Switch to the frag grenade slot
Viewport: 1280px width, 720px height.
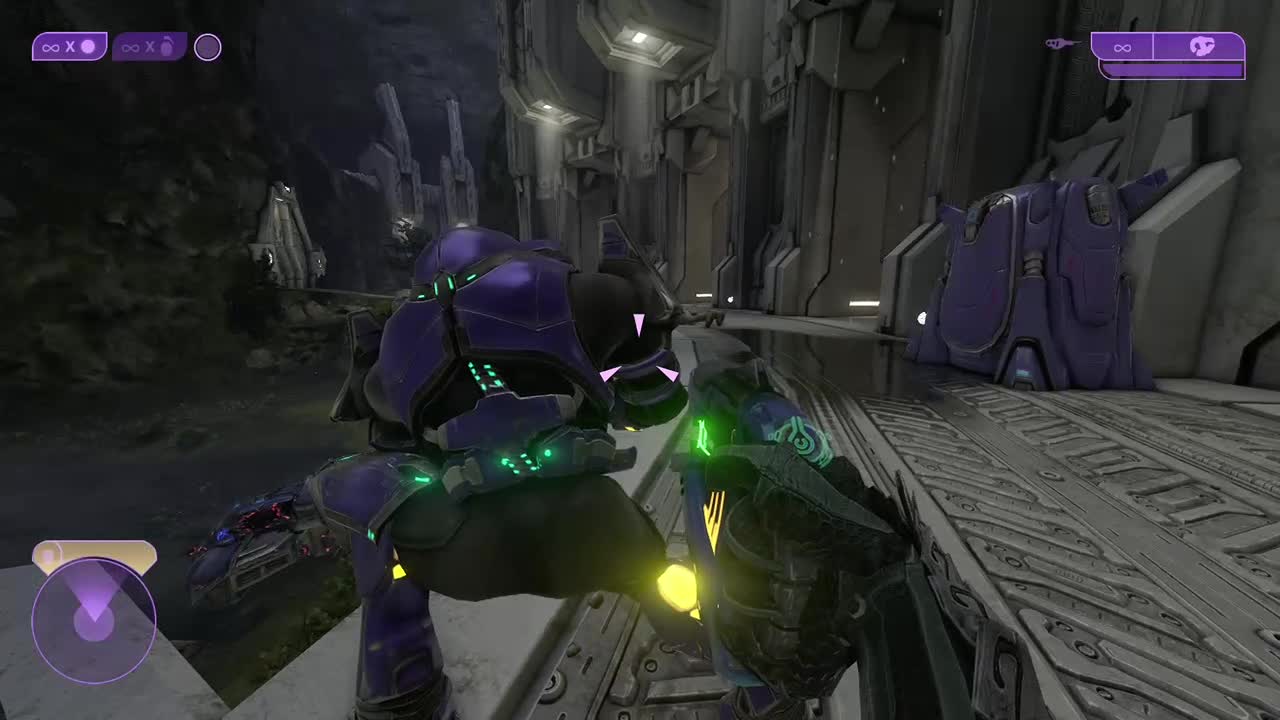tap(149, 47)
